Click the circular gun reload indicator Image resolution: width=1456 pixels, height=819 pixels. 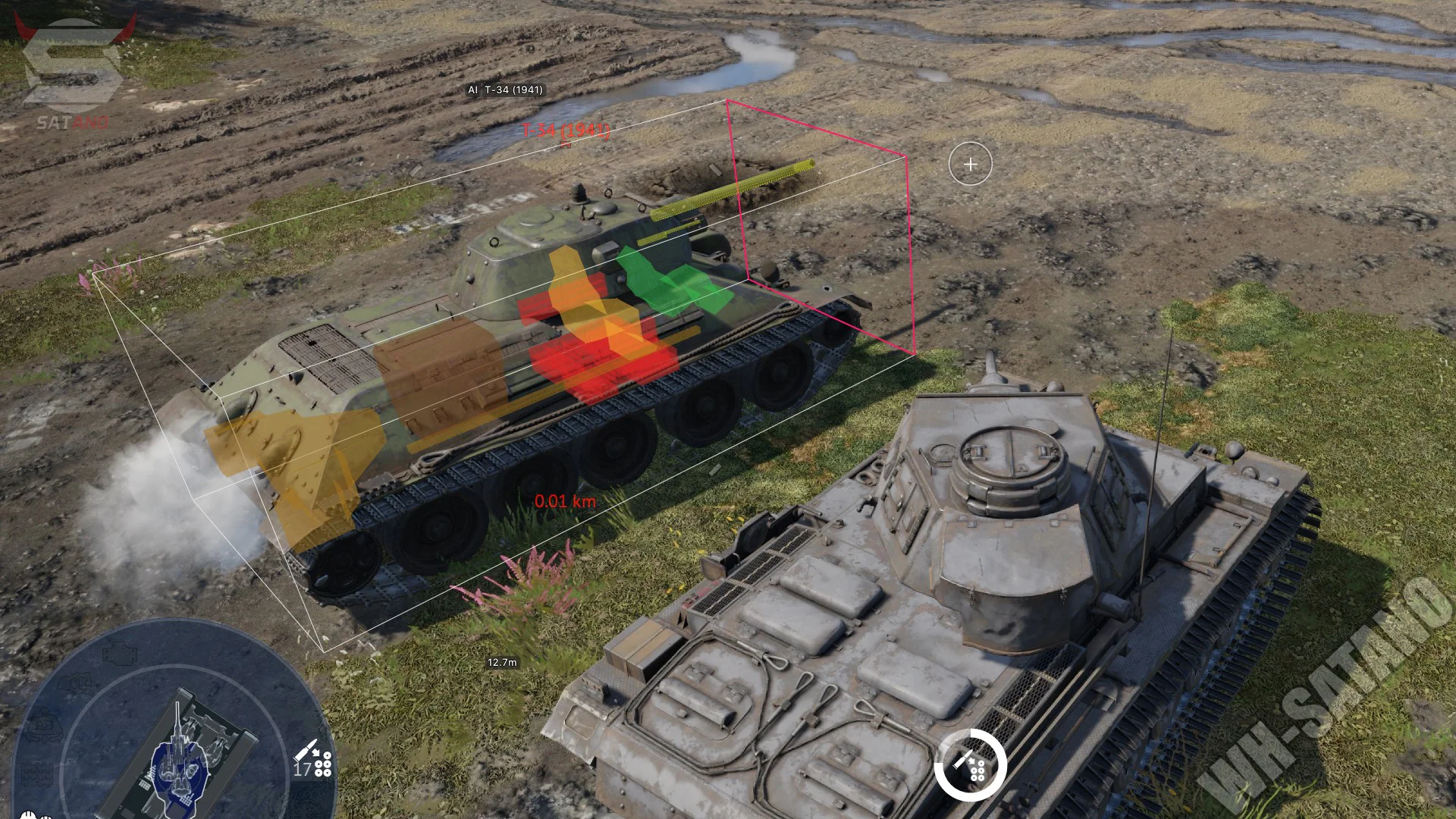click(x=970, y=765)
